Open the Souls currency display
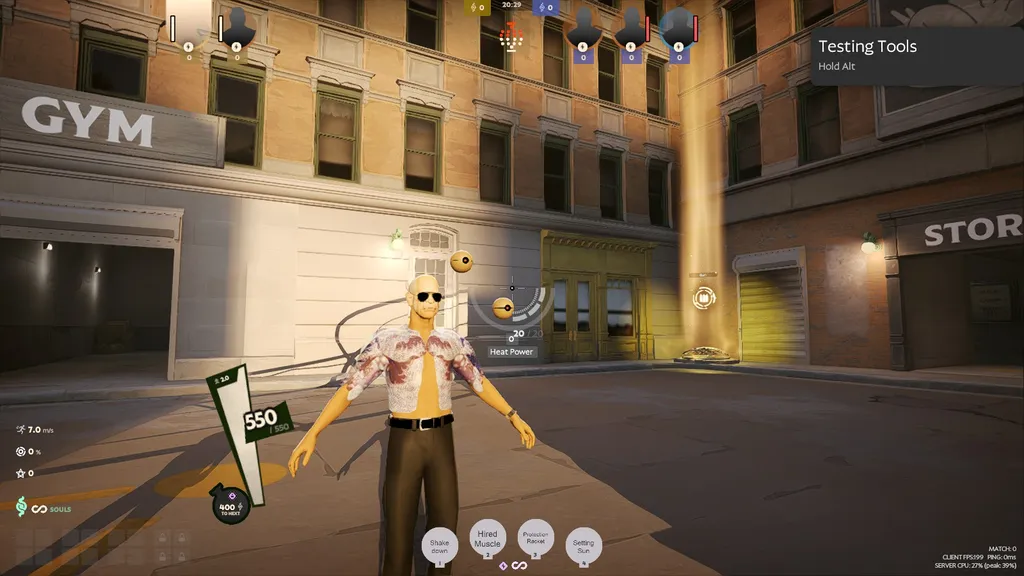Screen dimensions: 1024x576 pyautogui.click(x=45, y=508)
